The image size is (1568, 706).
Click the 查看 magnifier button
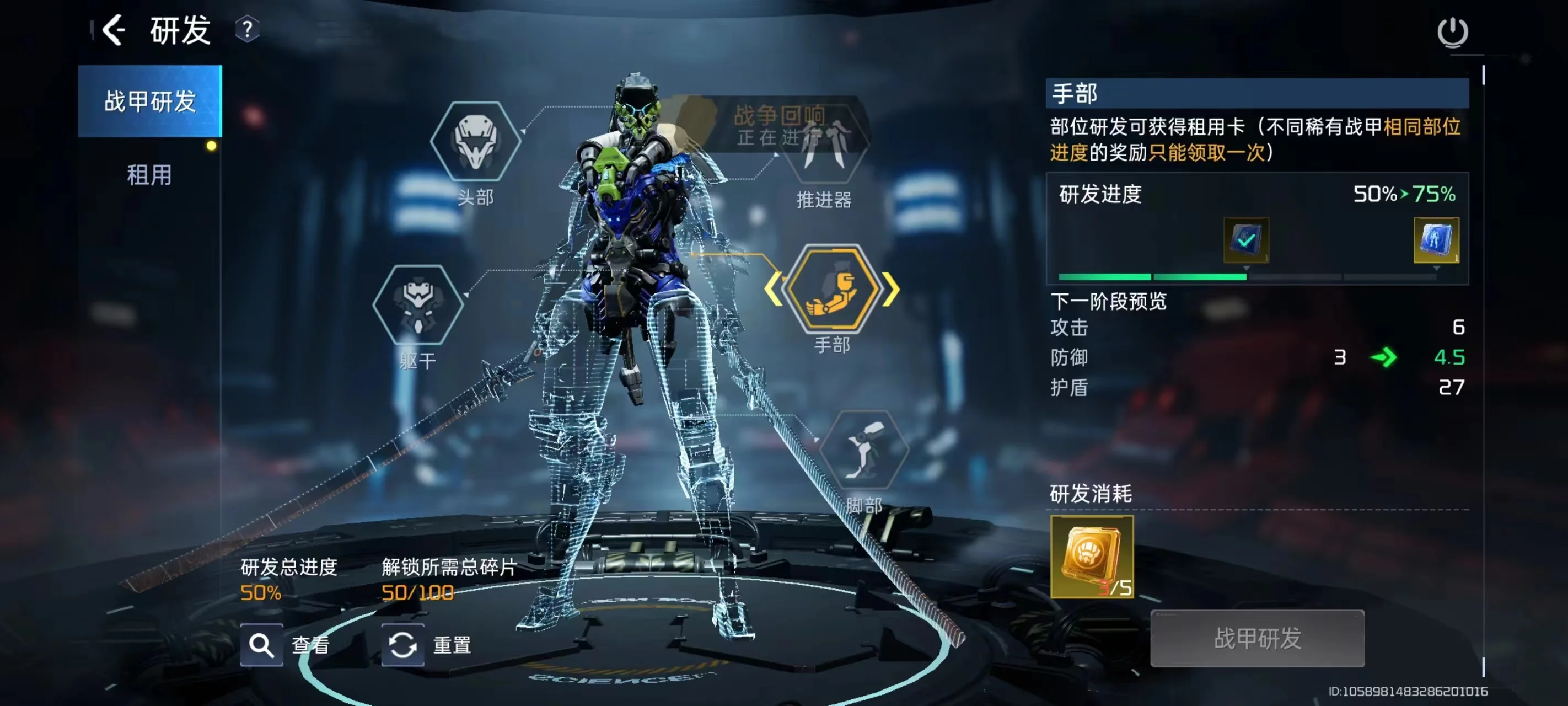pyautogui.click(x=262, y=644)
